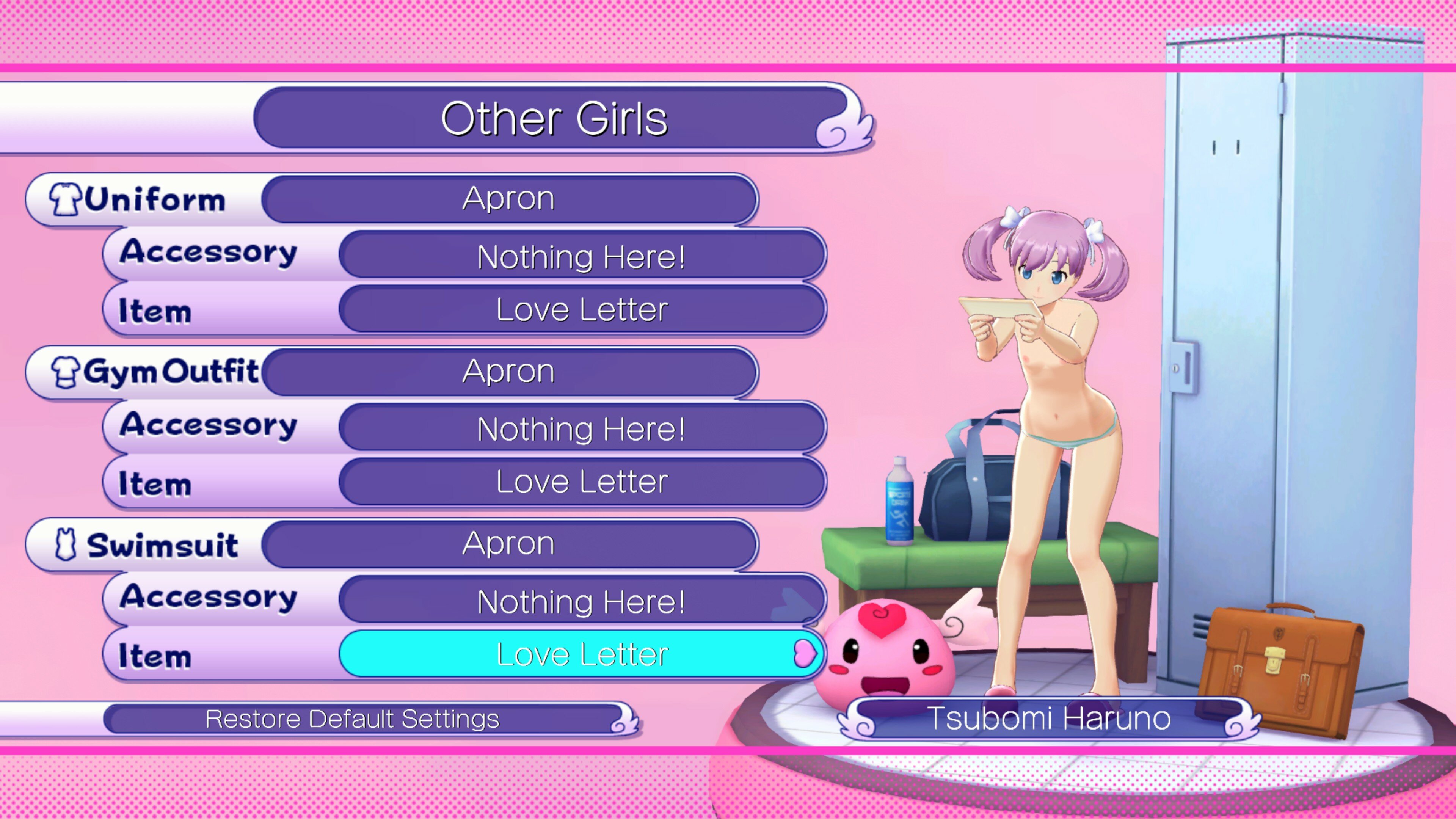Select the Uniform outfit option
Viewport: 1456px width, 819px height.
[509, 199]
